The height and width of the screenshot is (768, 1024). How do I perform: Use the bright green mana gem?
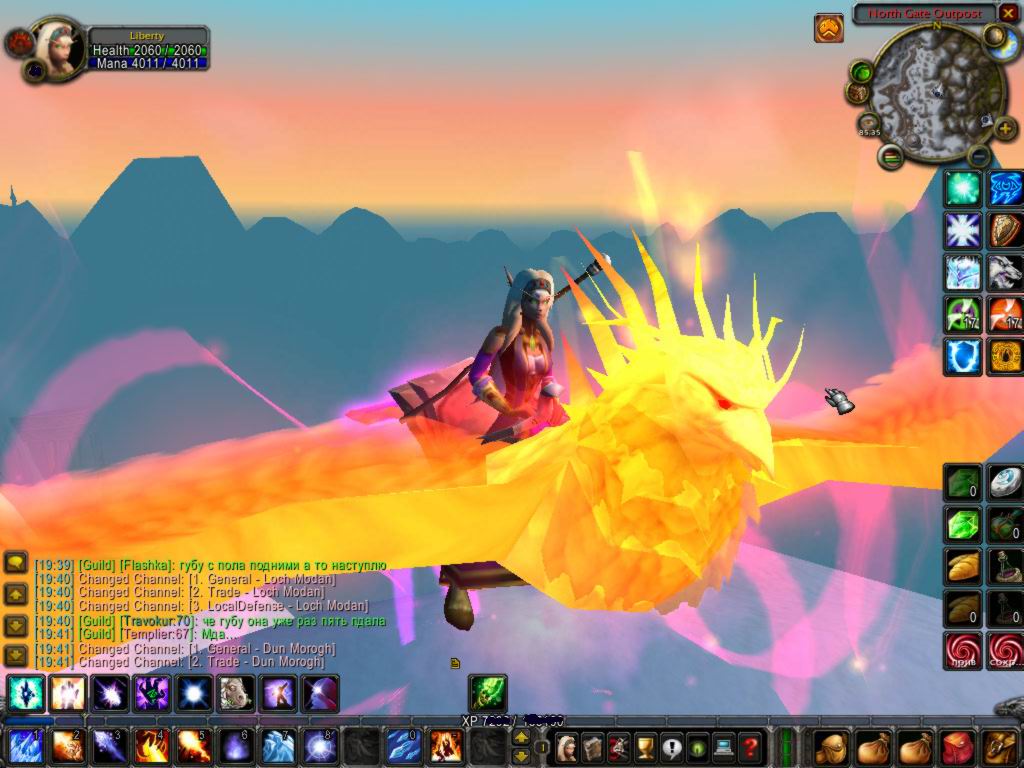pyautogui.click(x=963, y=524)
